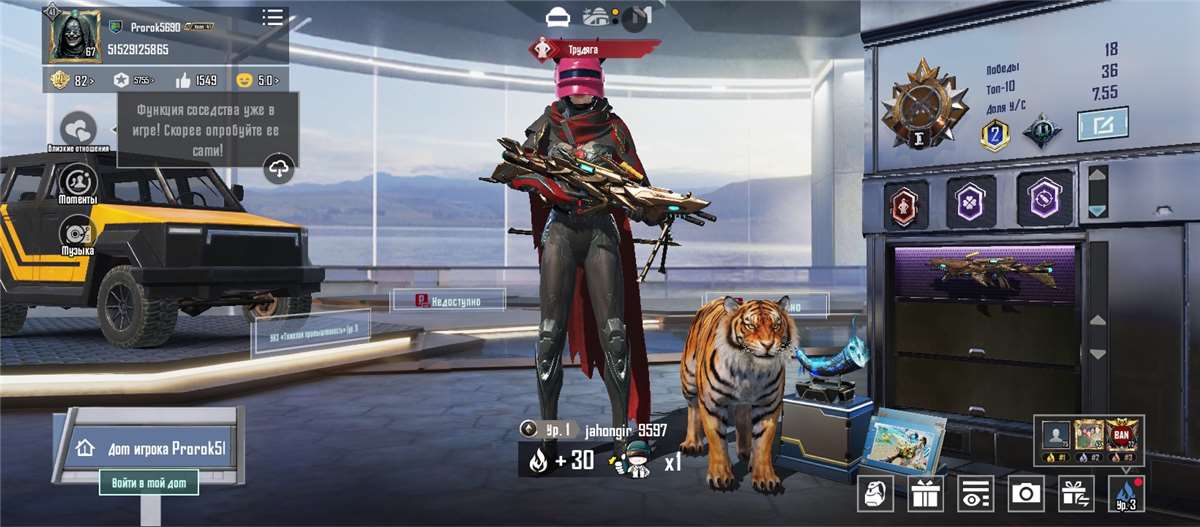The image size is (1200, 527).
Task: Open the gift exchange button
Action: [1076, 493]
